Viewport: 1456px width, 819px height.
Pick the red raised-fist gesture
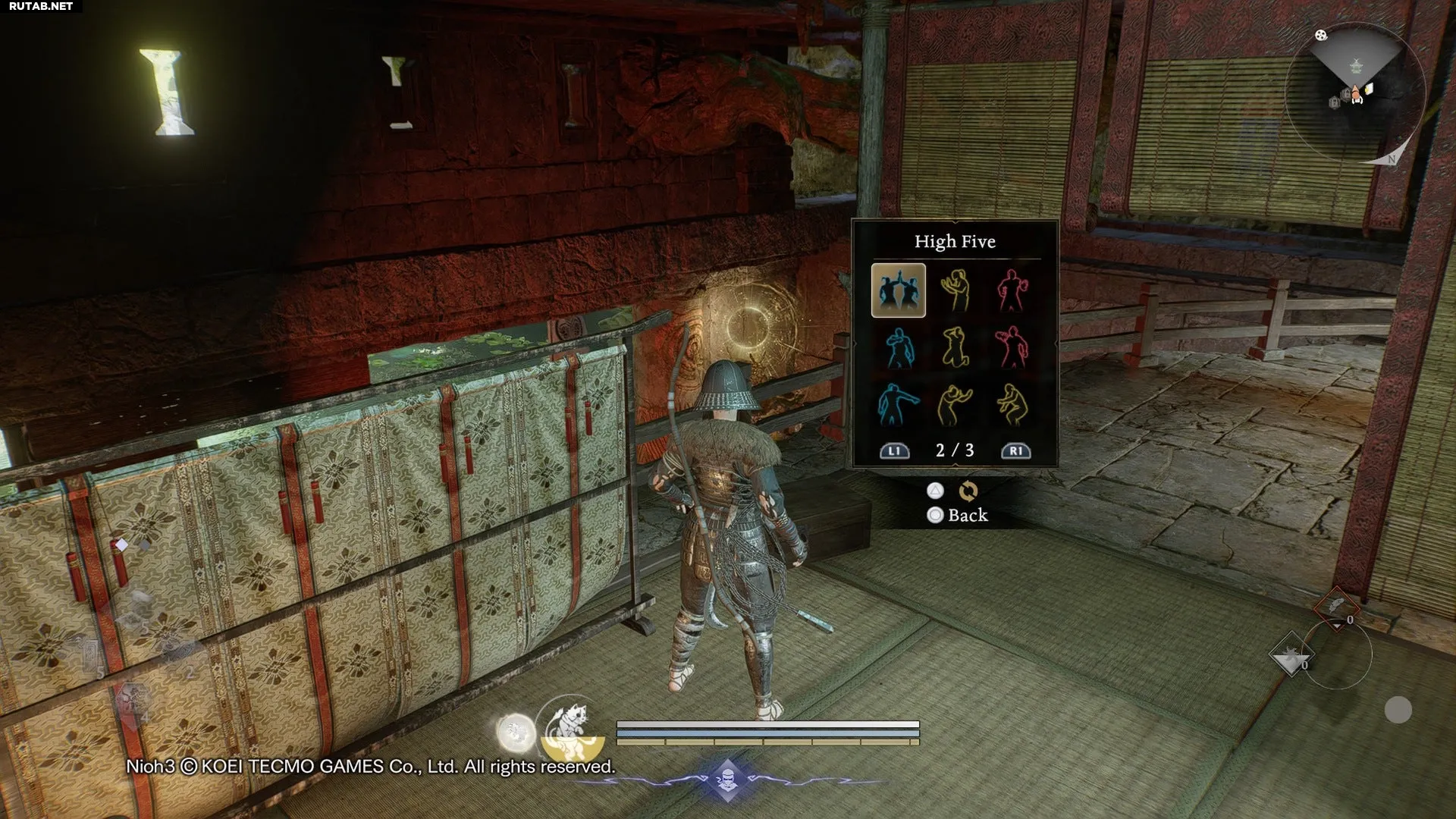click(x=1012, y=347)
